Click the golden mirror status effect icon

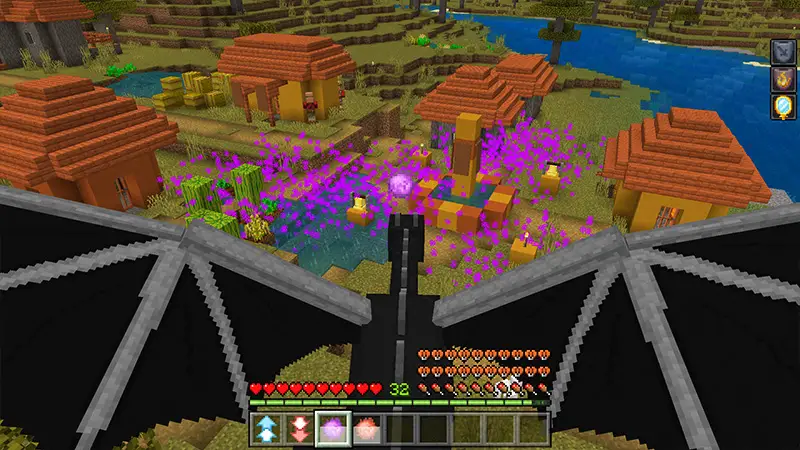click(x=781, y=107)
